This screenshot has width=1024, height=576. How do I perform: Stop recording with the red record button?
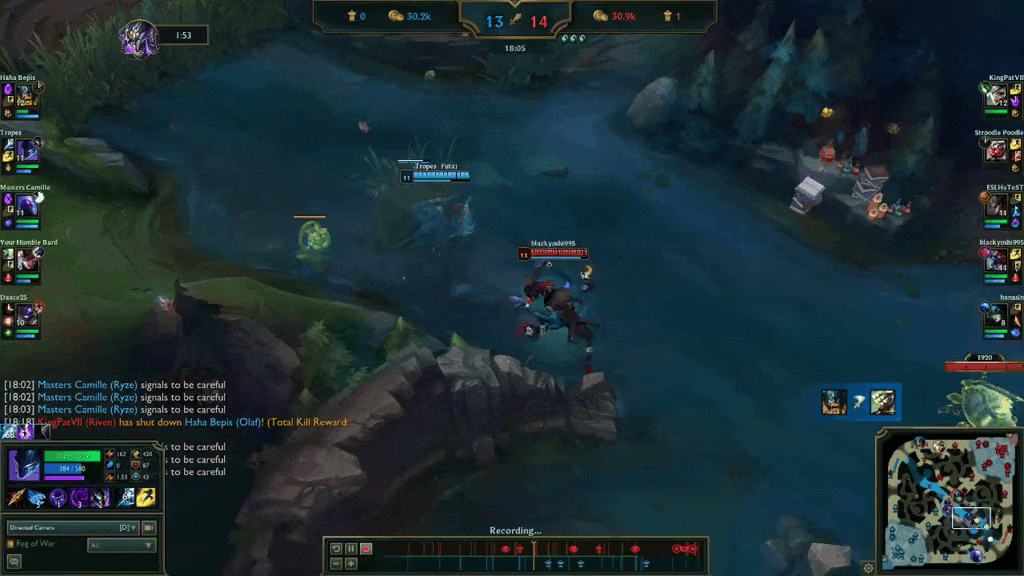tap(366, 549)
